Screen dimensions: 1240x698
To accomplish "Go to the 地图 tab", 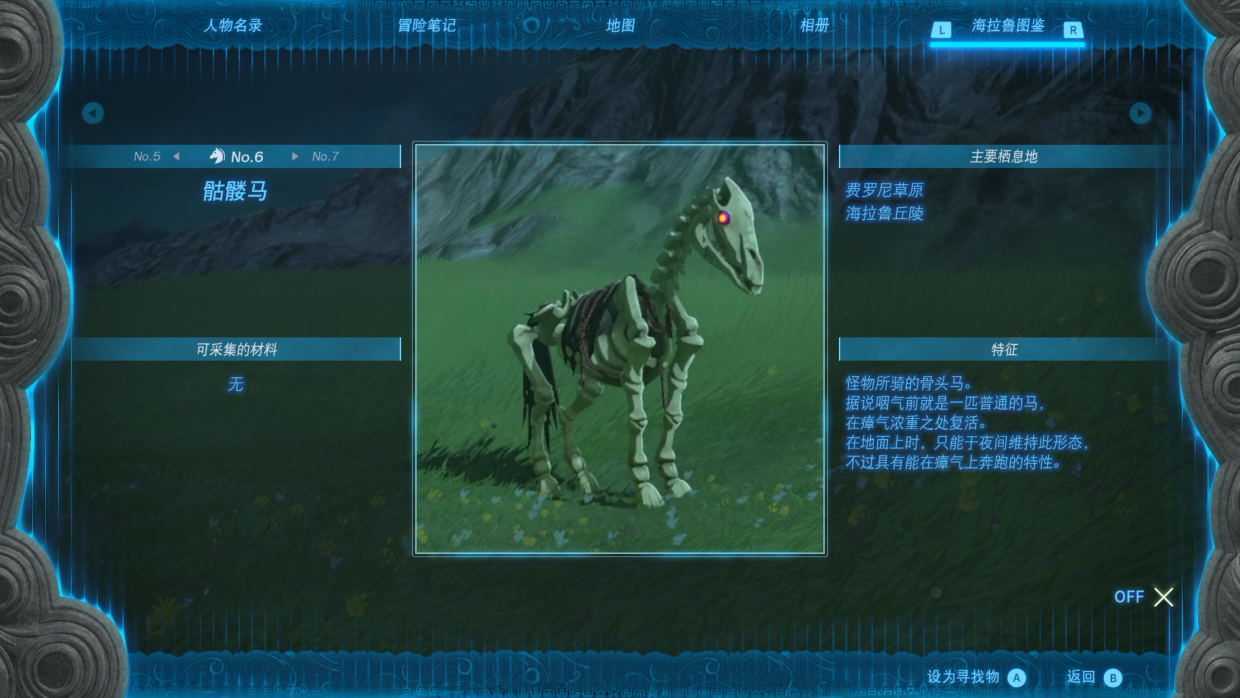I will coord(620,26).
